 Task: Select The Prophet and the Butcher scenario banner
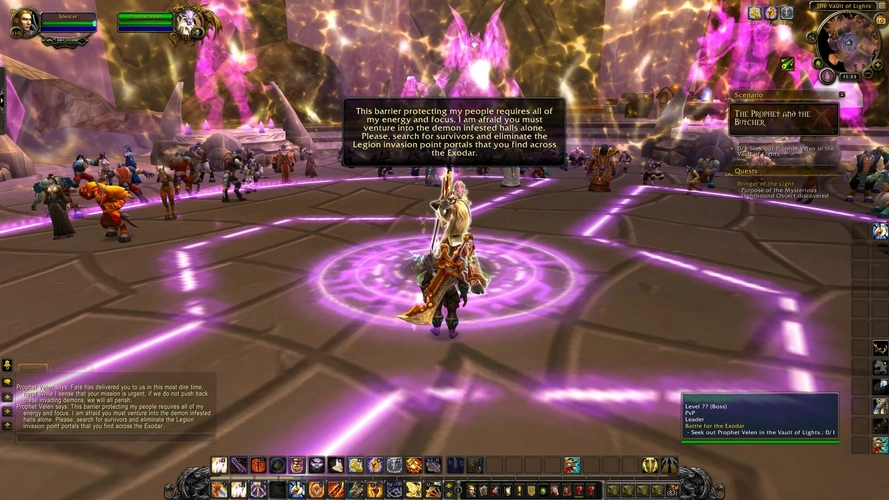785,118
